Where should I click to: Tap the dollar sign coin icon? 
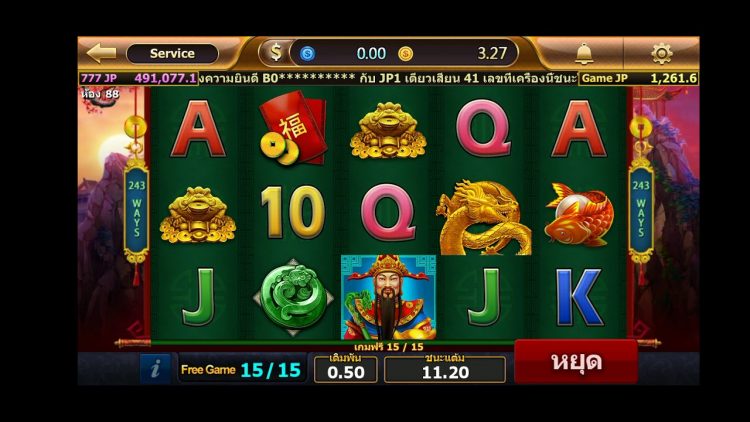point(274,53)
